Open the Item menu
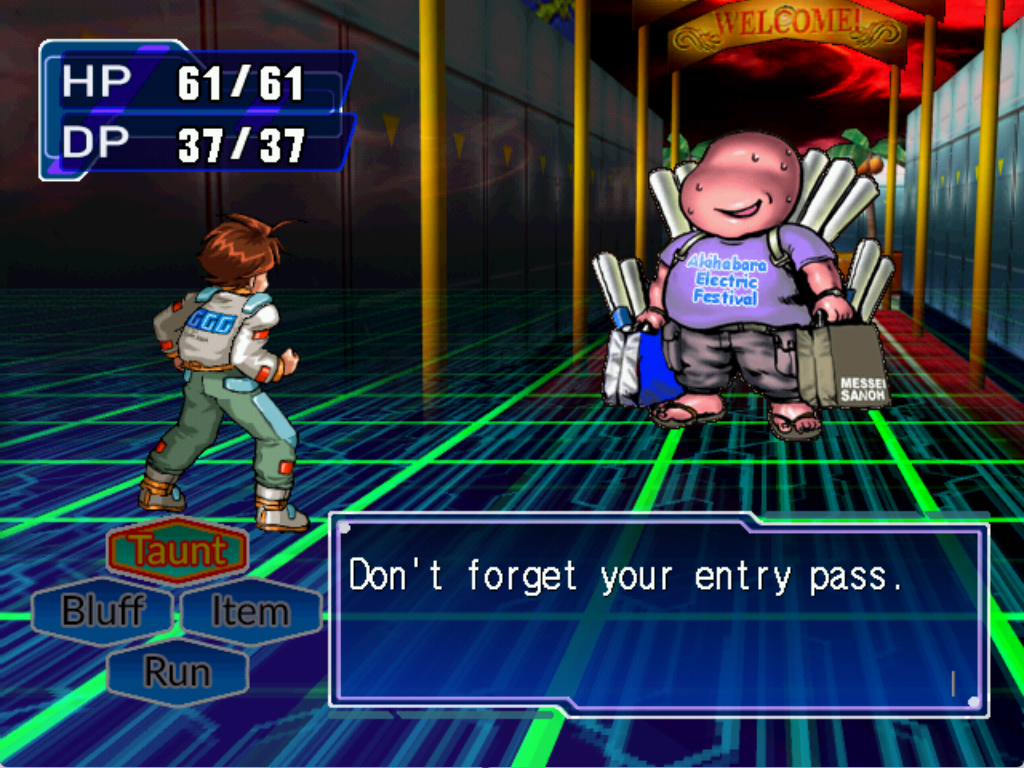The width and height of the screenshot is (1024, 768). click(250, 611)
